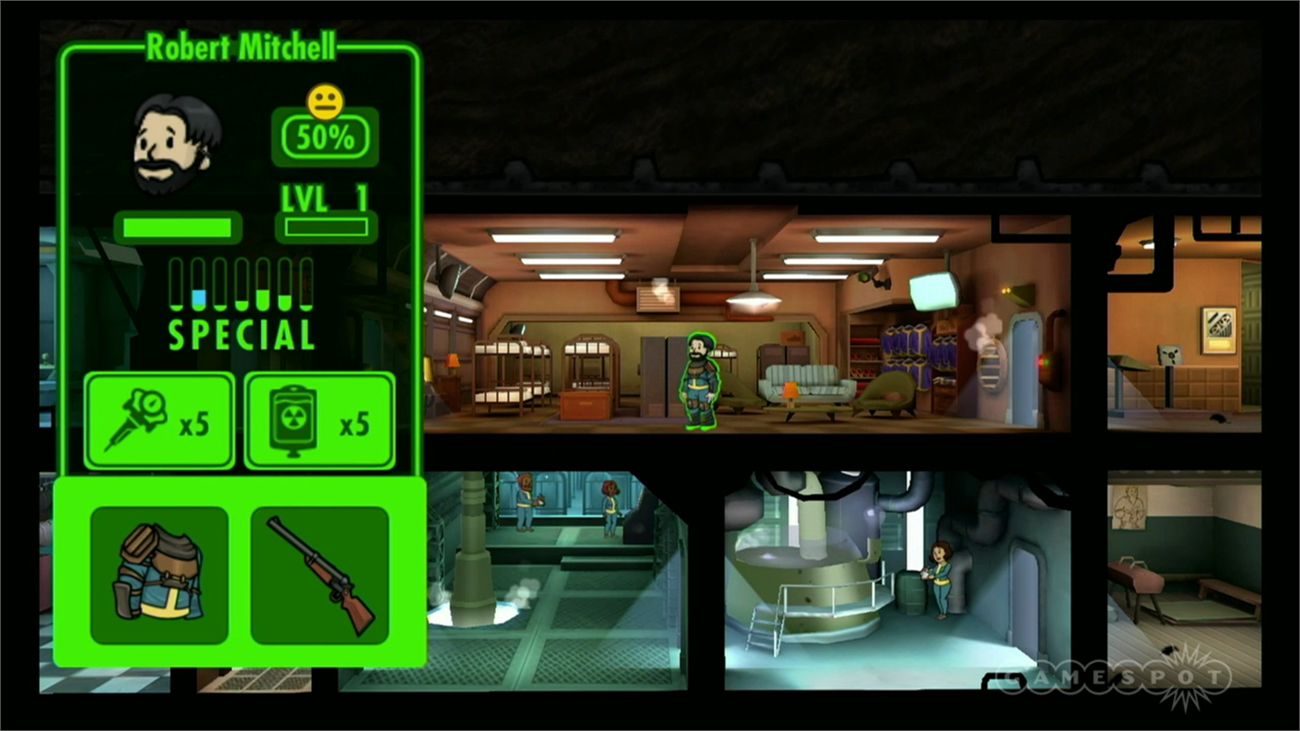Viewport: 1300px width, 731px height.
Task: Open the equipped outfit slot
Action: [157, 573]
